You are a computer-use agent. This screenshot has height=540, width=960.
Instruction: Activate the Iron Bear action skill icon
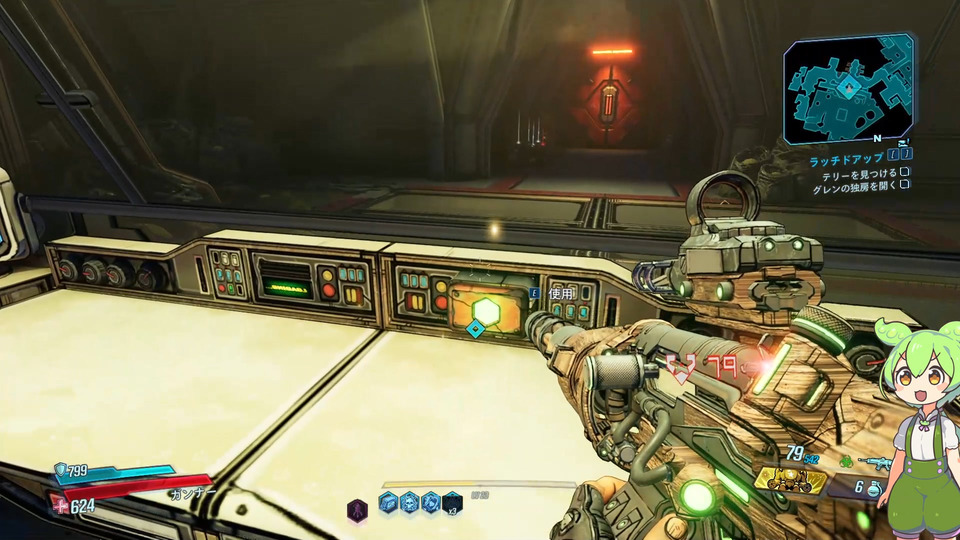point(789,480)
